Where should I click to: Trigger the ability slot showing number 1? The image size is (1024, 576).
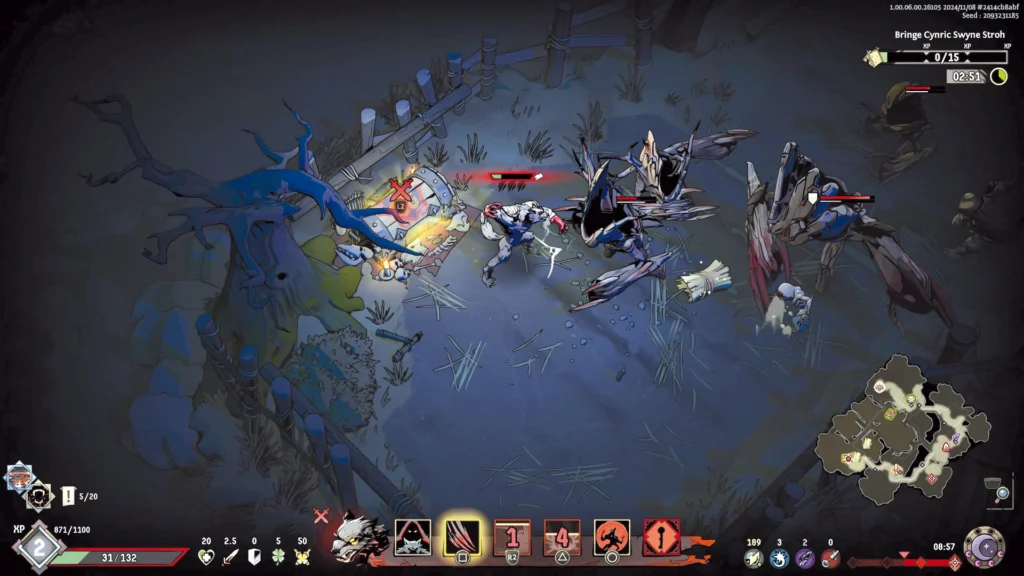pyautogui.click(x=512, y=536)
